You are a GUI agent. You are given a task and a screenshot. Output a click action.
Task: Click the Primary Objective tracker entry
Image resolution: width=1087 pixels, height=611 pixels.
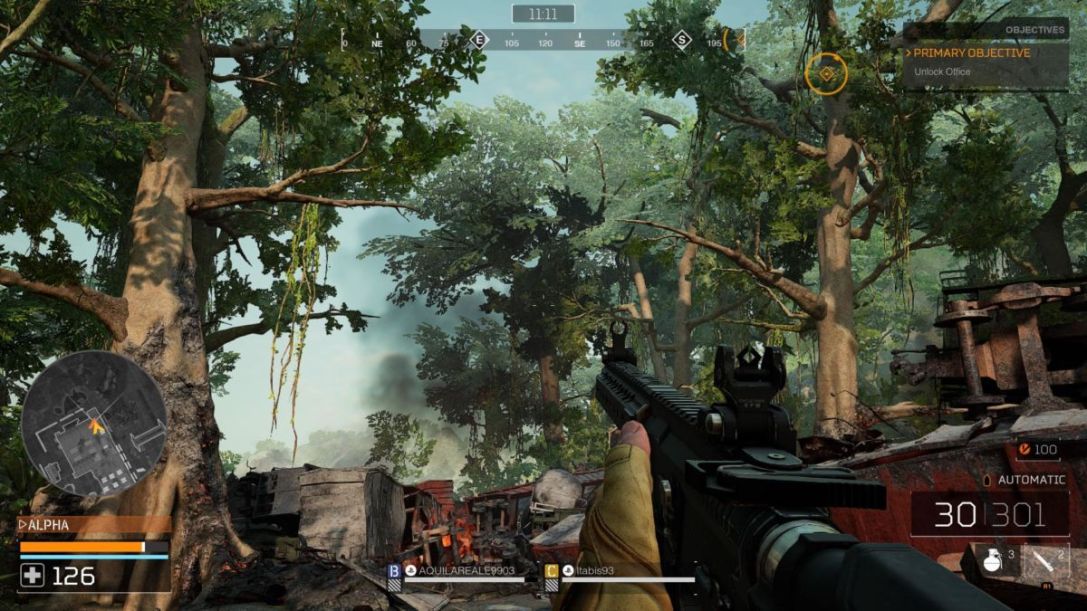[x=971, y=53]
